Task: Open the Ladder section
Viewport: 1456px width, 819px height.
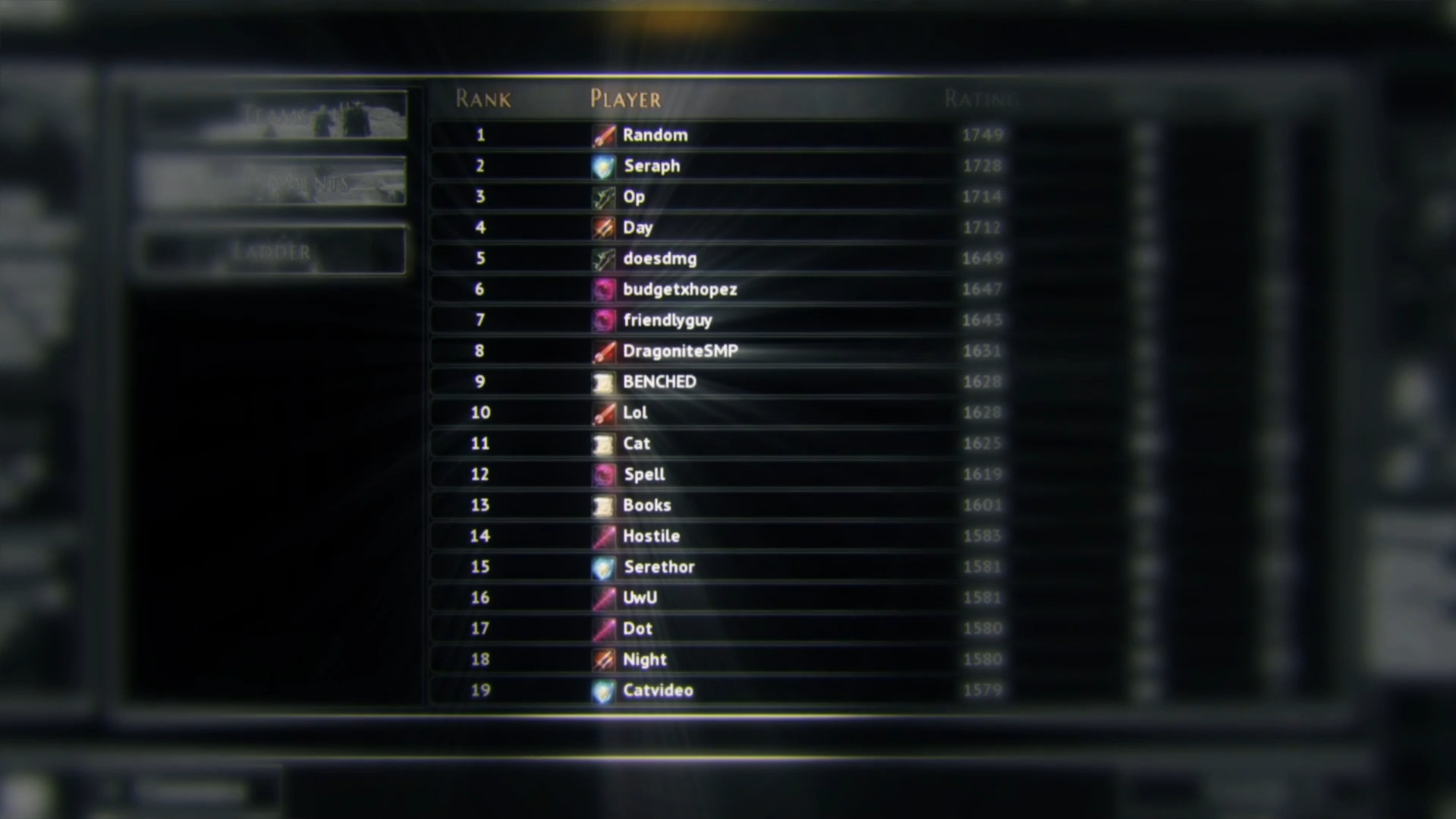Action: pyautogui.click(x=271, y=250)
